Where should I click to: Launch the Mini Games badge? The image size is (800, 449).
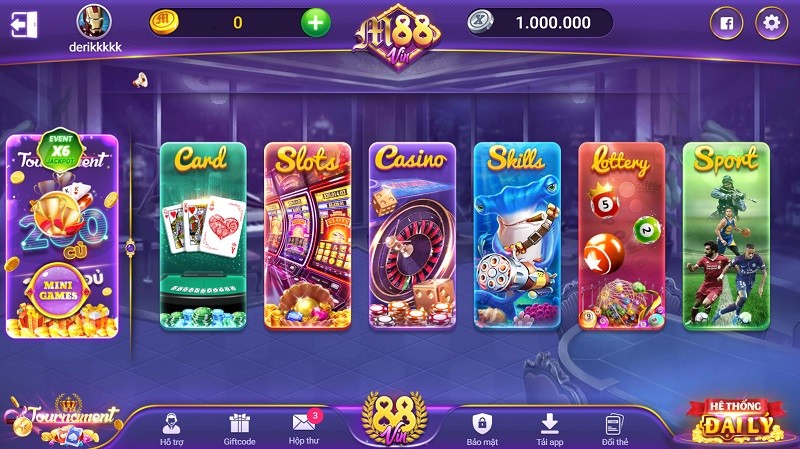click(62, 288)
